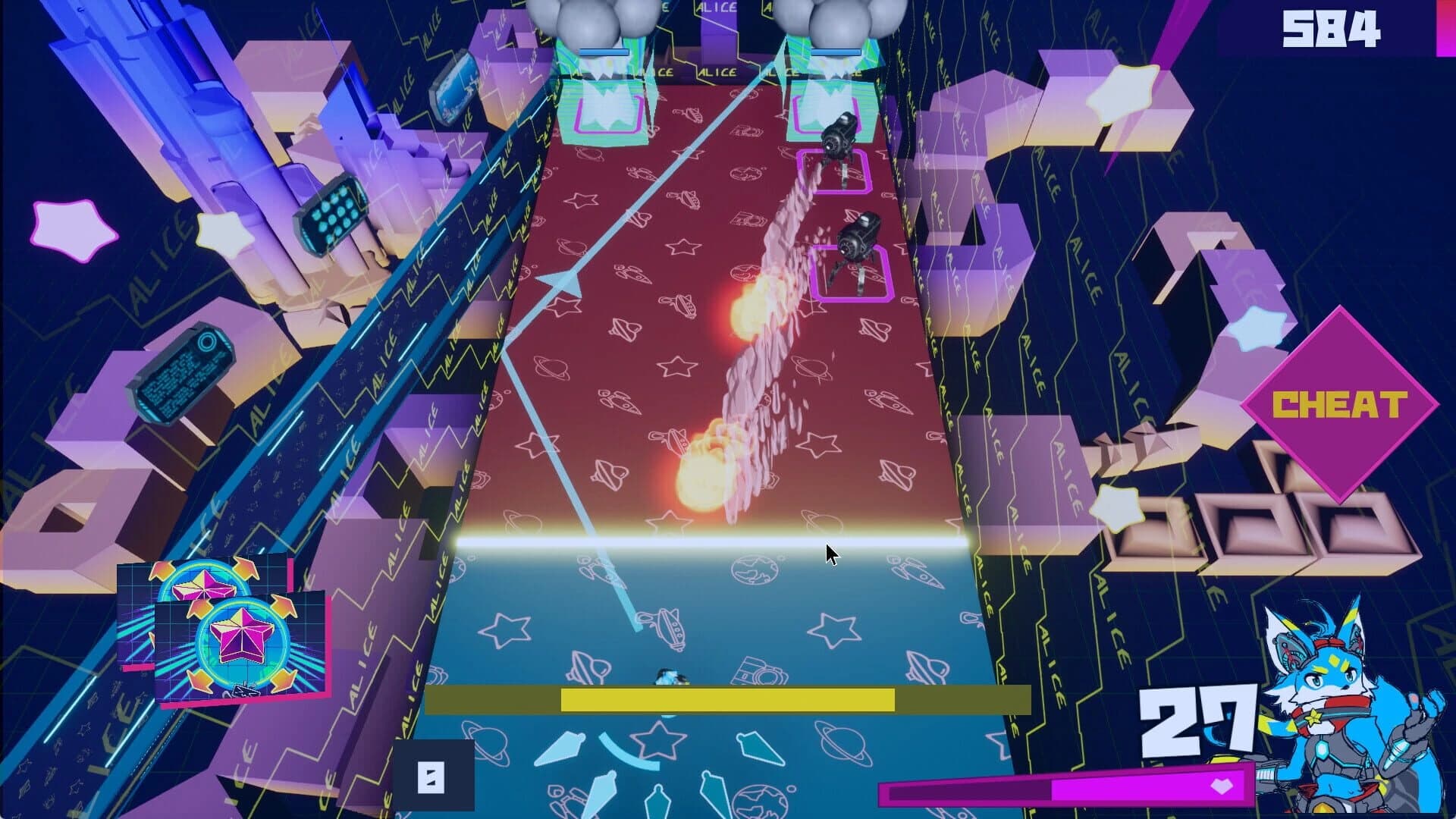The image size is (1456, 819).
Task: Click the player ship at the bottom lane
Action: click(670, 675)
